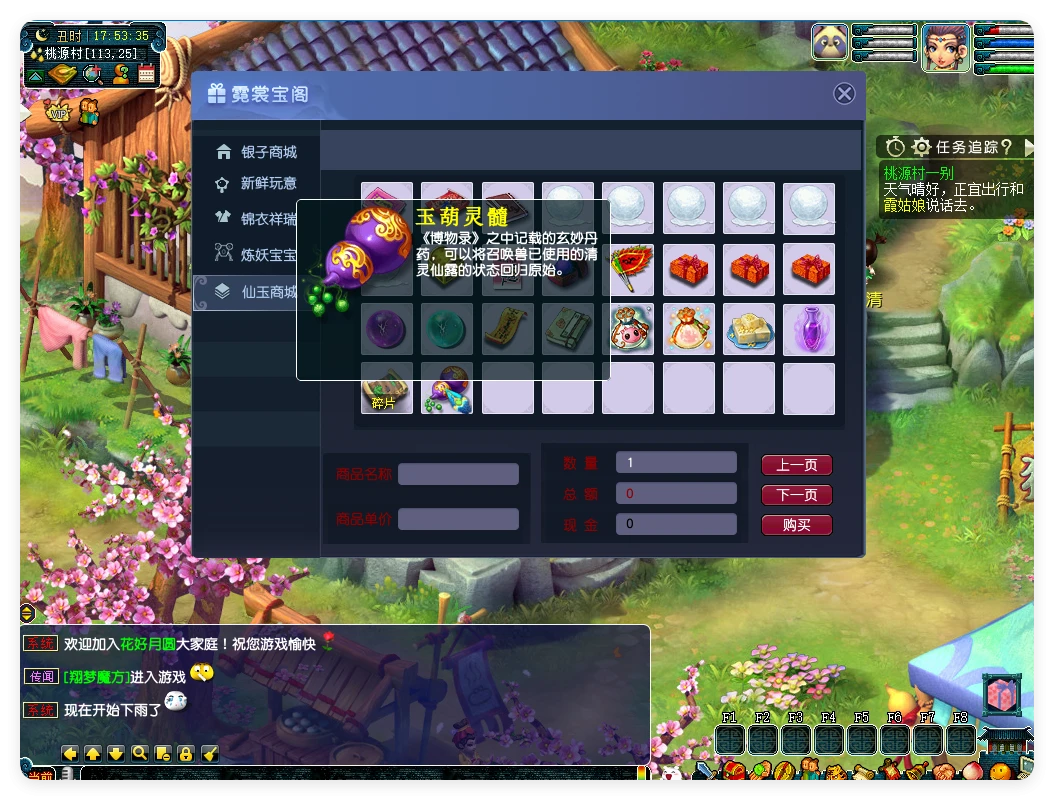This screenshot has height=800, width=1054.
Task: Select the purple gourd item slot
Action: [447, 389]
